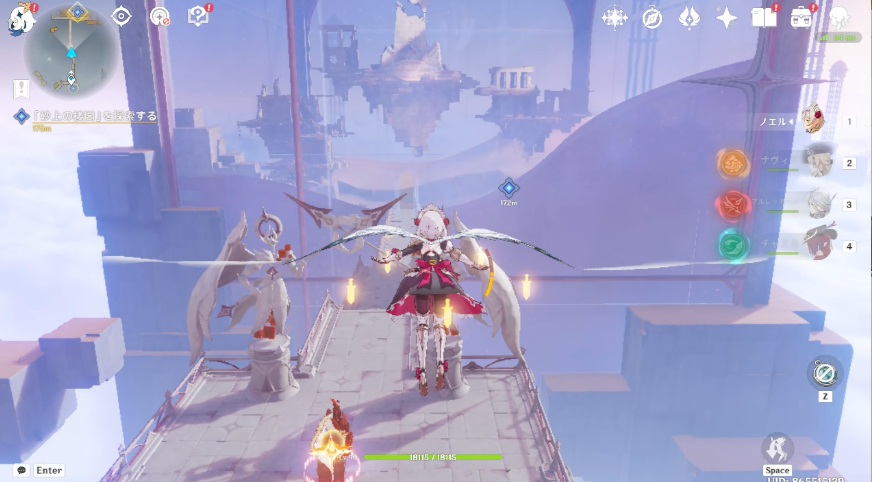Image resolution: width=872 pixels, height=482 pixels.
Task: Open the Paimon menu
Action: [18, 19]
